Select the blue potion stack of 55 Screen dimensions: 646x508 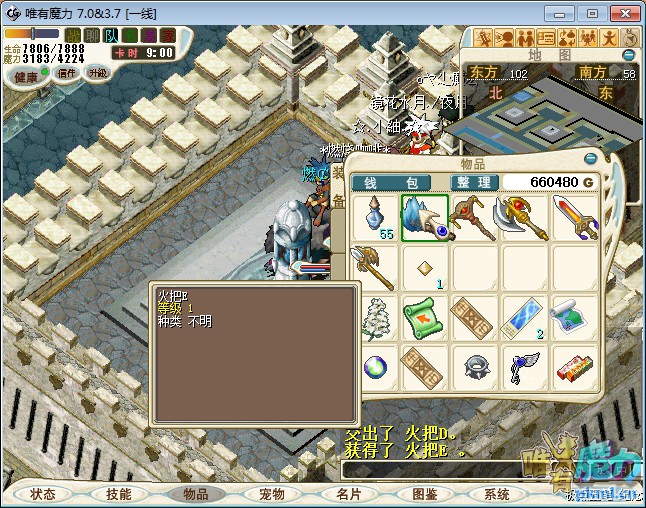(376, 217)
